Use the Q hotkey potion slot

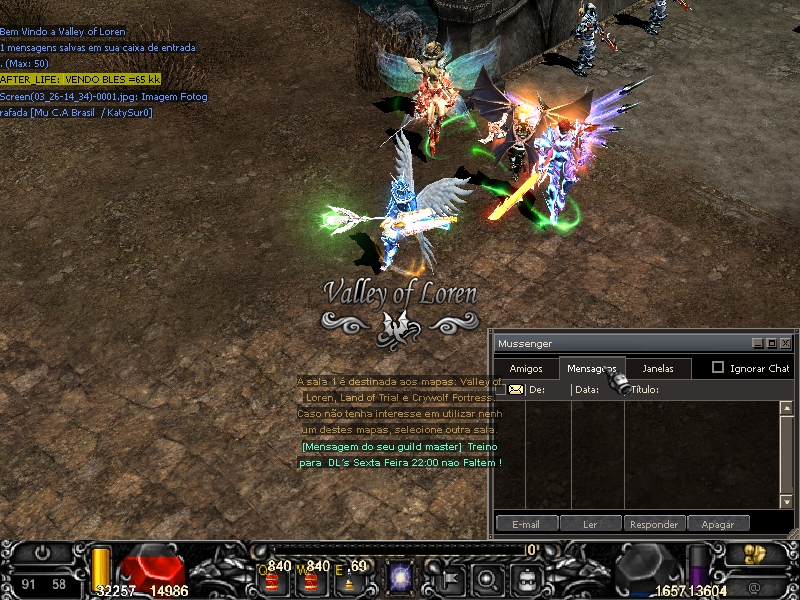pyautogui.click(x=271, y=579)
